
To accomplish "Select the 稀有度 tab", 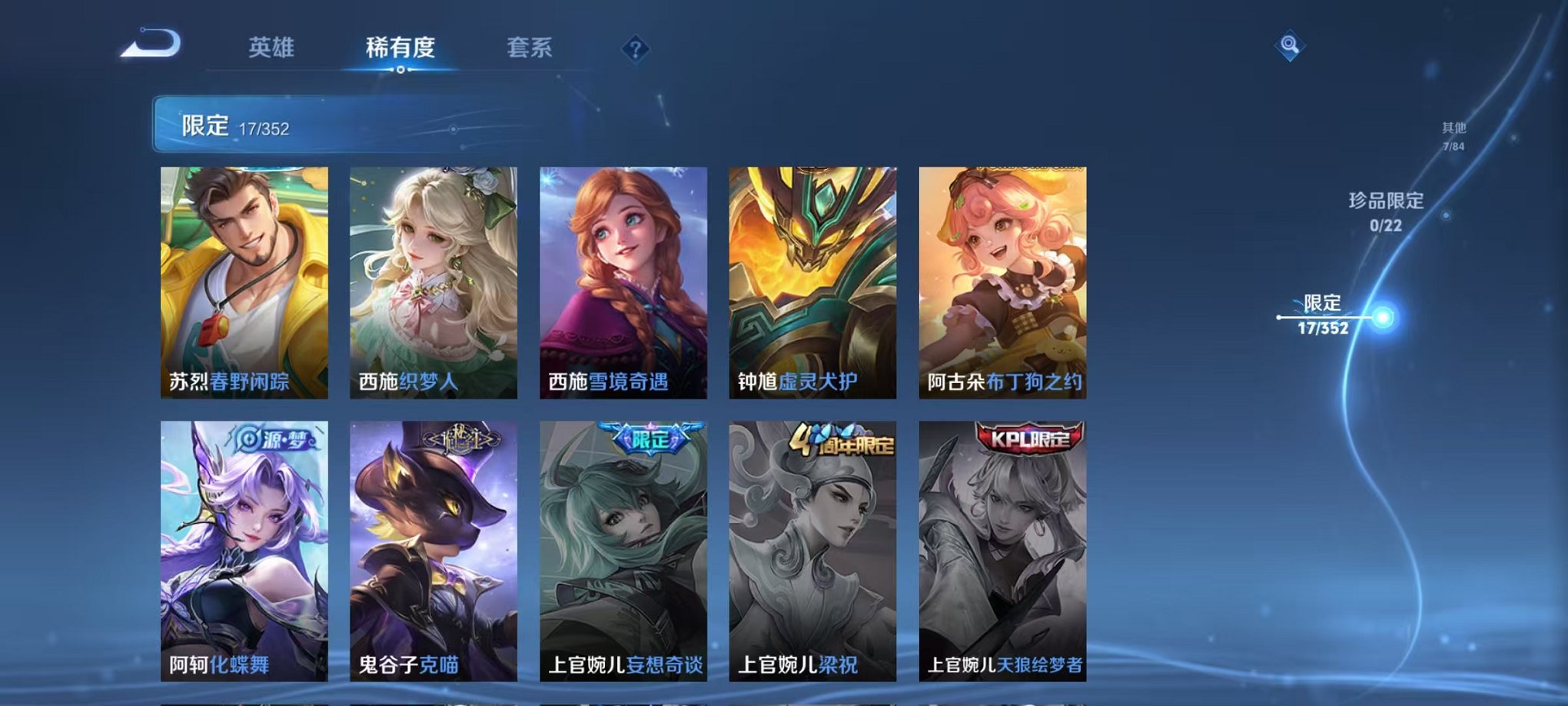I will (x=399, y=47).
